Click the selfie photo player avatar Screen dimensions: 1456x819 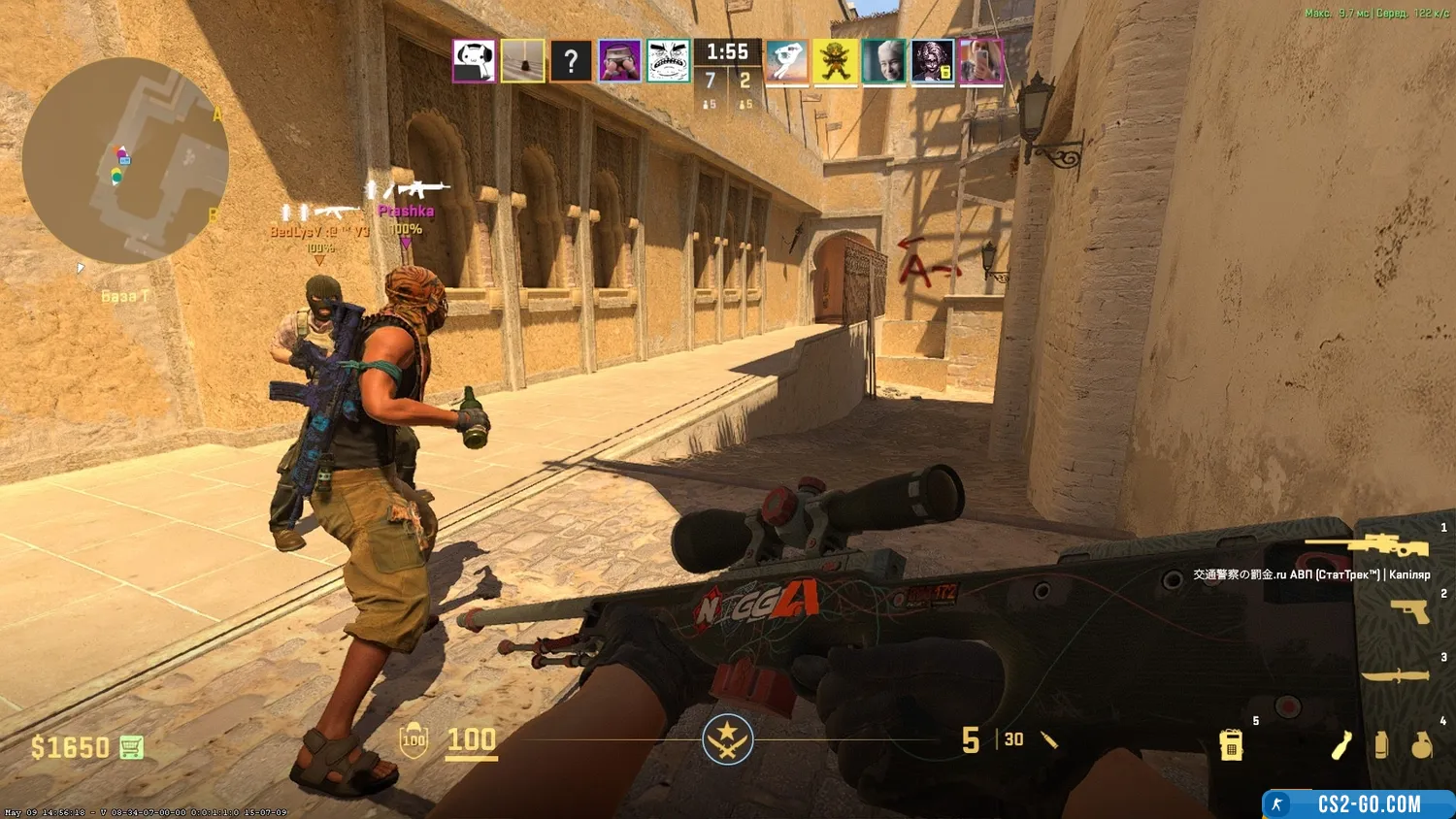click(980, 61)
